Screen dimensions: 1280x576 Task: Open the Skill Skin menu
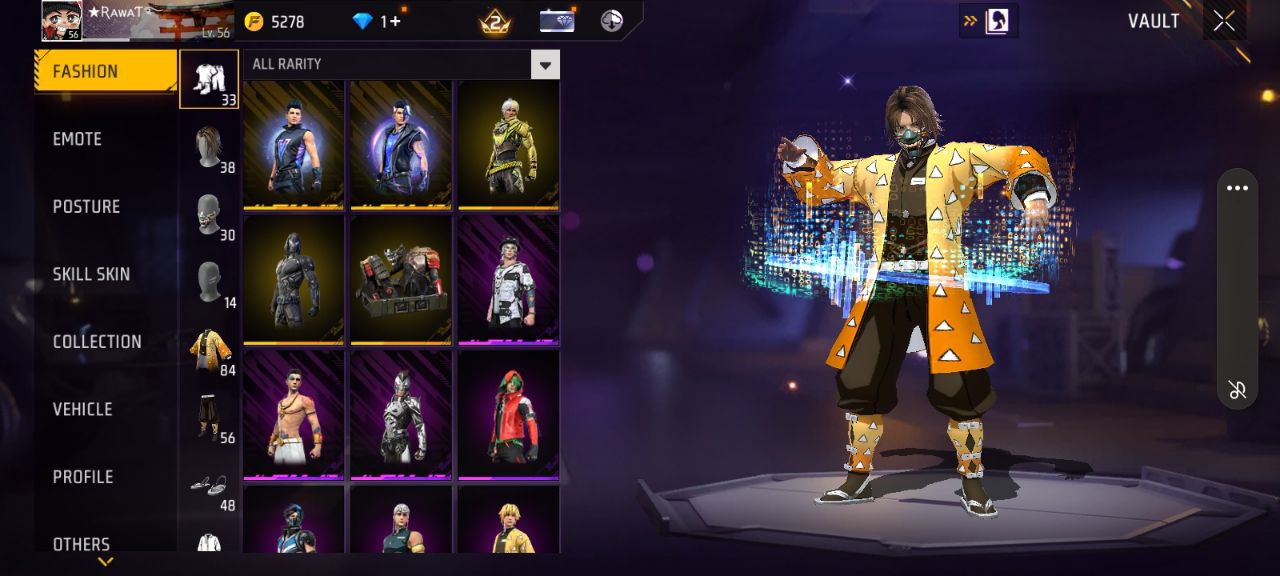[x=91, y=274]
